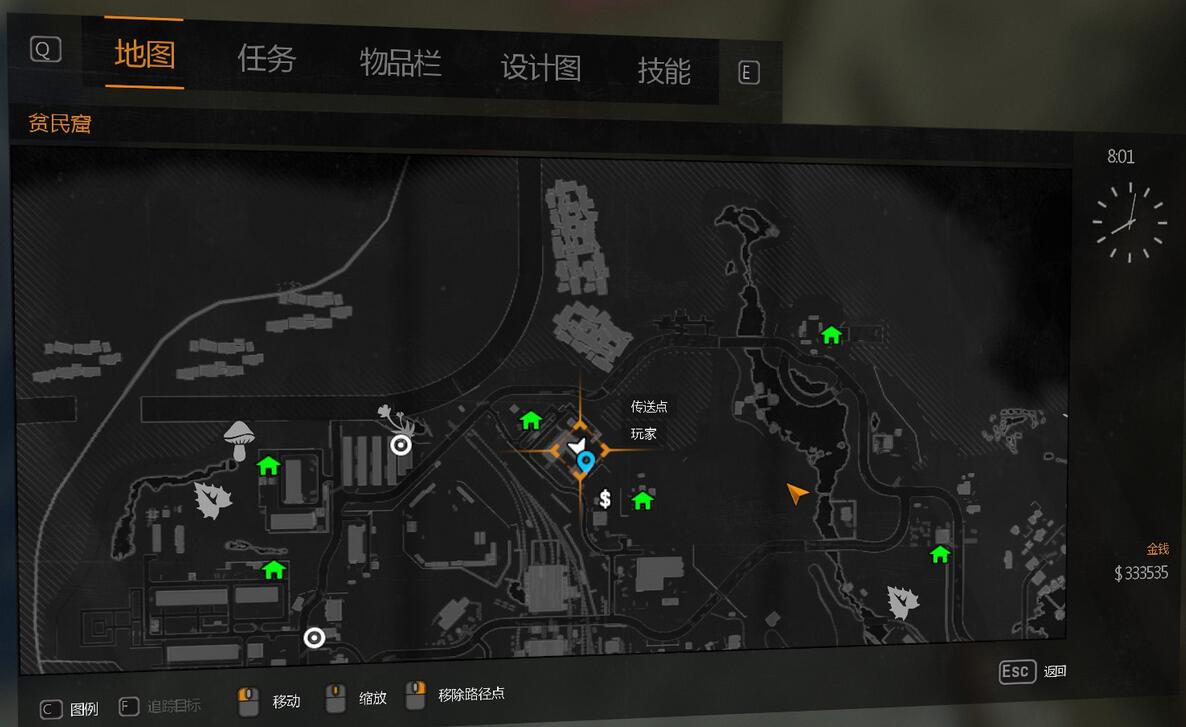Switch to the 地图 tab
The width and height of the screenshot is (1186, 727).
[145, 55]
